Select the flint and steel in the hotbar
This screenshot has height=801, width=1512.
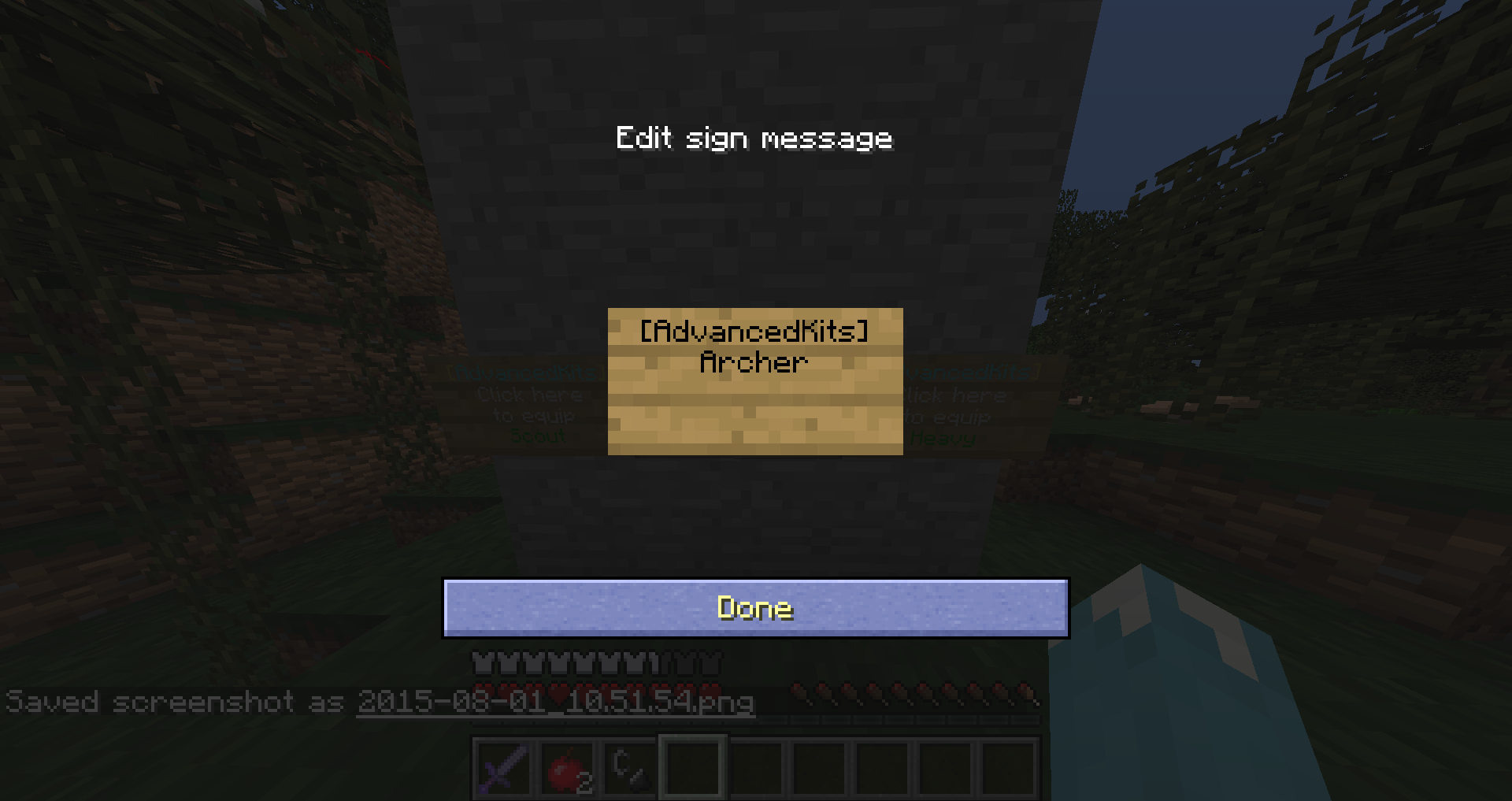pos(630,768)
